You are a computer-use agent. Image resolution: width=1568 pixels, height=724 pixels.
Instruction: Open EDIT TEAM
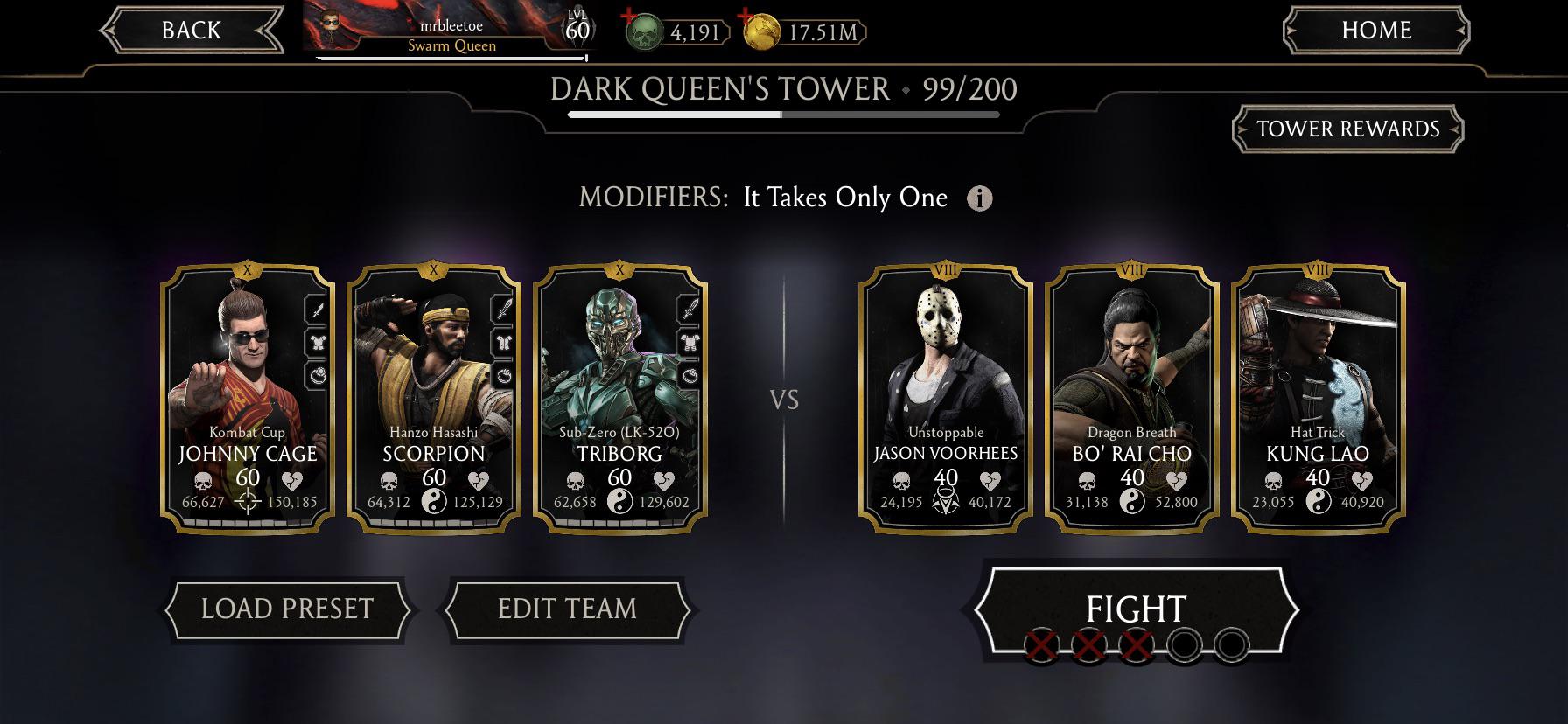coord(569,607)
